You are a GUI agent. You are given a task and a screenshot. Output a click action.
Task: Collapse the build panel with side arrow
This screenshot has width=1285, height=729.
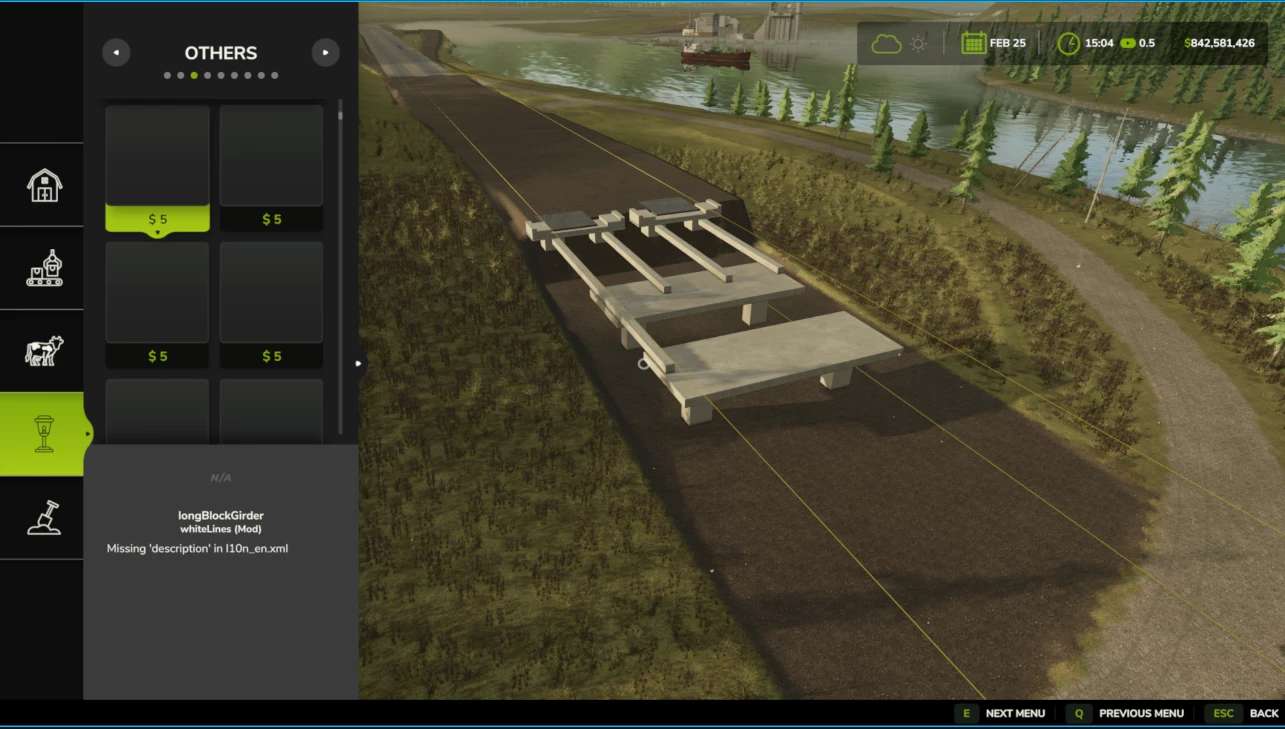(359, 363)
